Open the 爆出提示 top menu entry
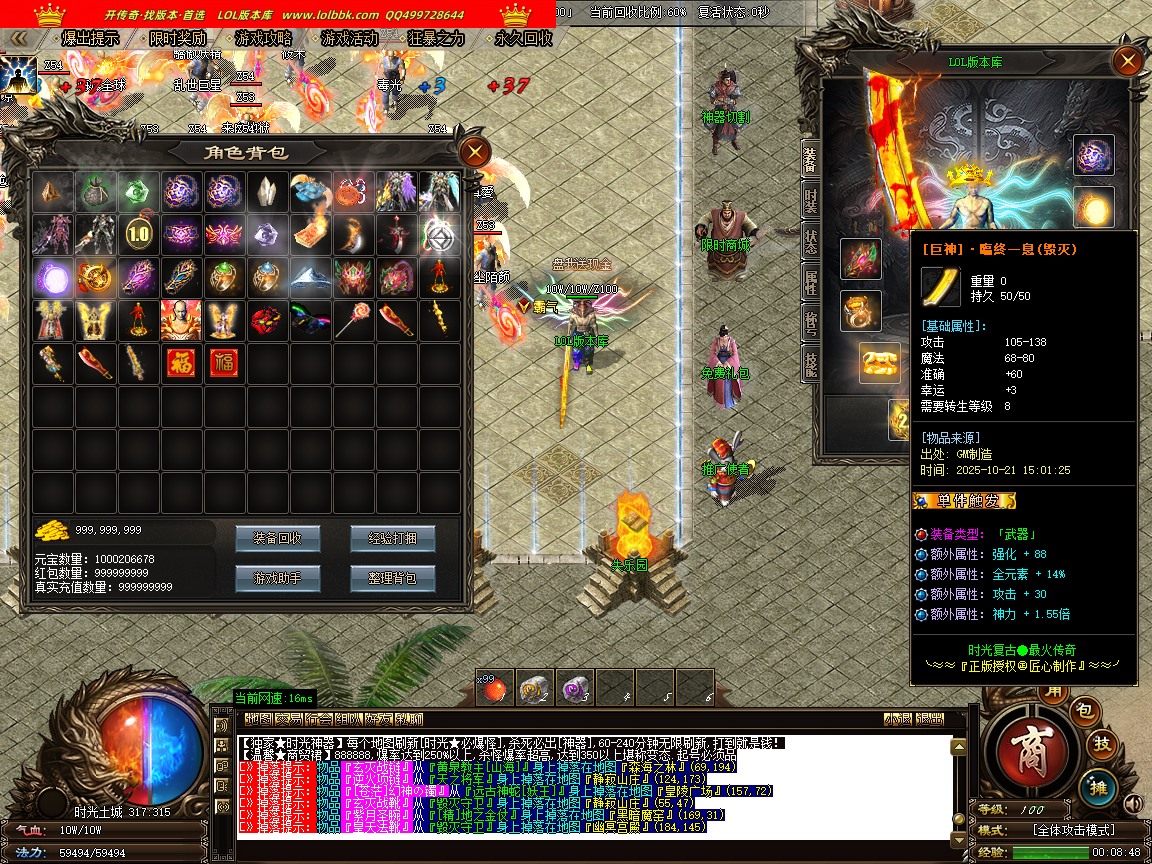The image size is (1152, 864). [x=90, y=38]
